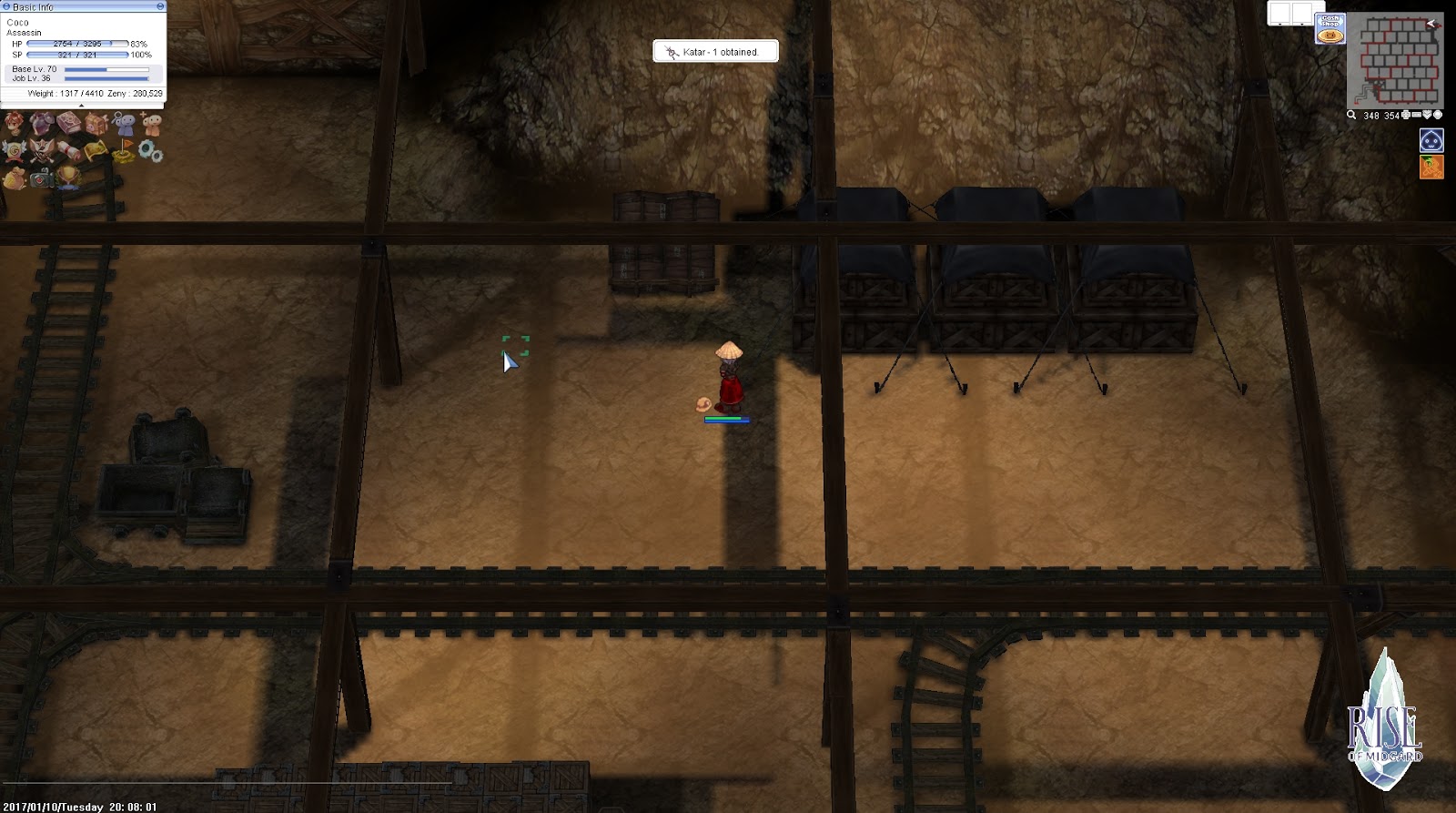
Task: Collapse the Basic Info window
Action: pos(7,6)
